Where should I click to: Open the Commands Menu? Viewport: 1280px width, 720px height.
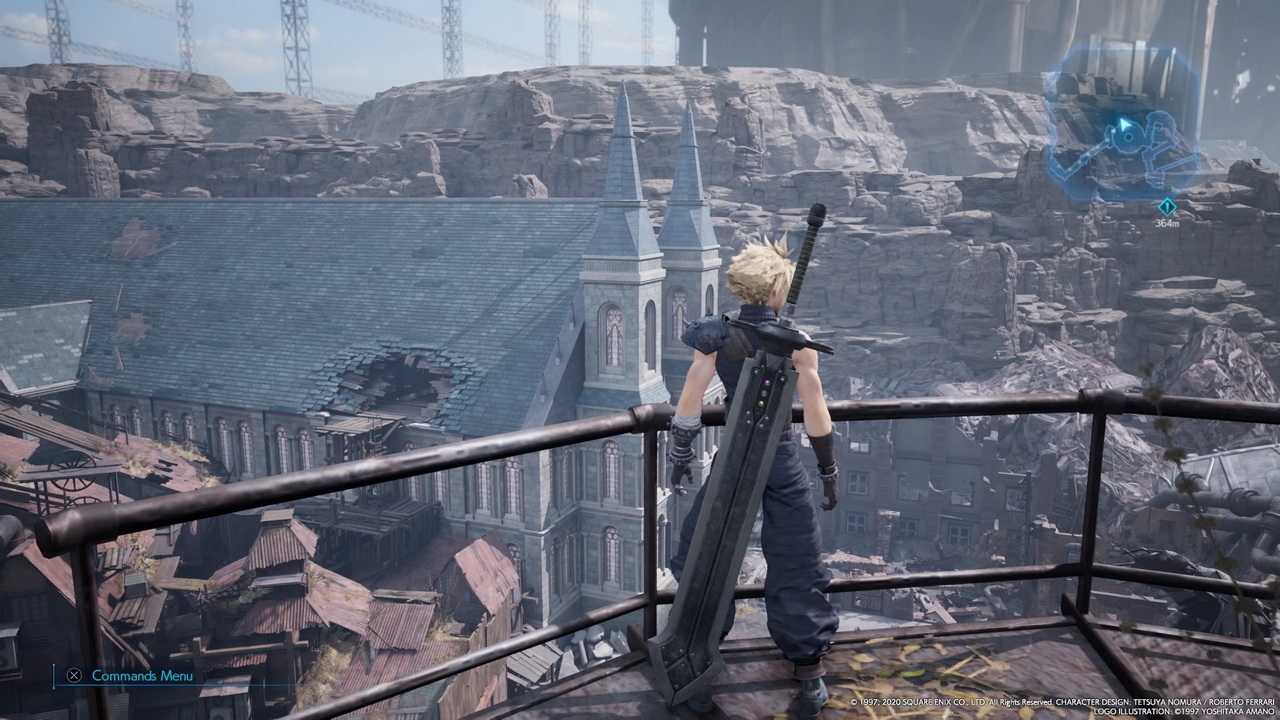[131, 675]
